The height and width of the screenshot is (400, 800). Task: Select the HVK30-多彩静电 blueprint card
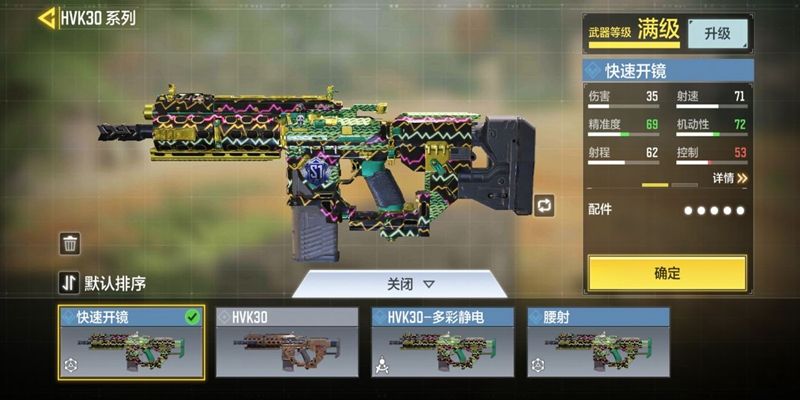(443, 343)
